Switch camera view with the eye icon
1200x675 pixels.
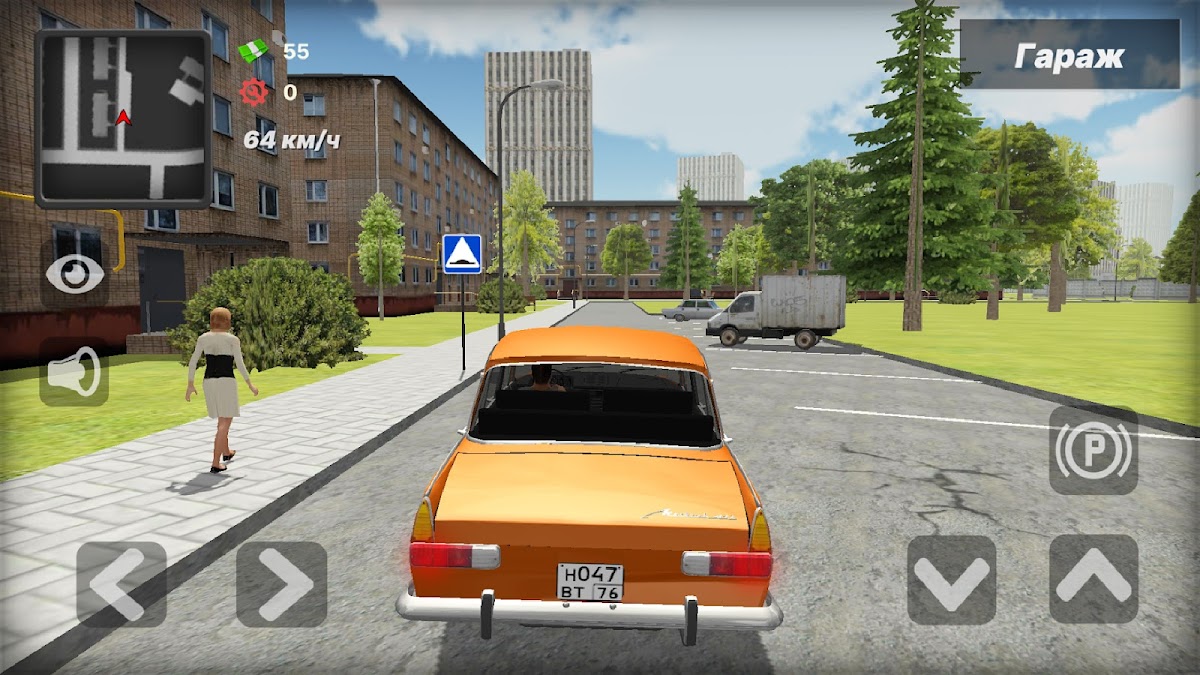(75, 274)
